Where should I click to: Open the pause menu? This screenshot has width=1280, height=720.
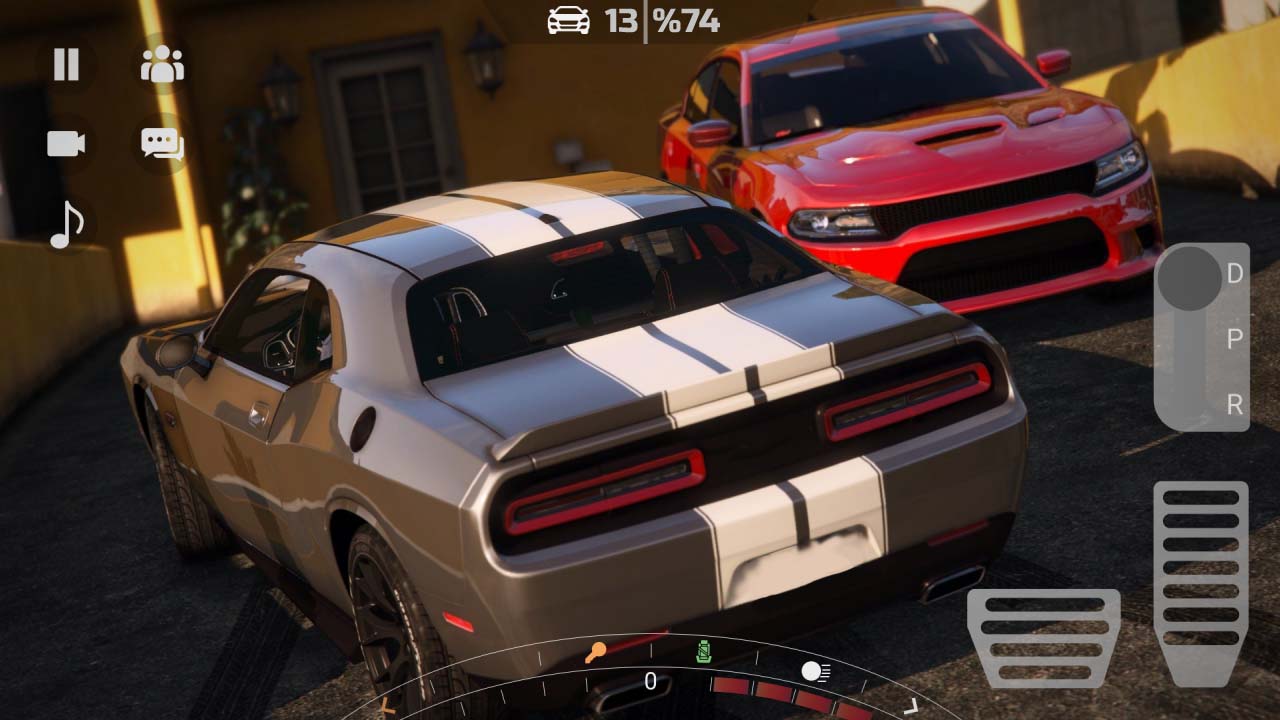pos(65,65)
